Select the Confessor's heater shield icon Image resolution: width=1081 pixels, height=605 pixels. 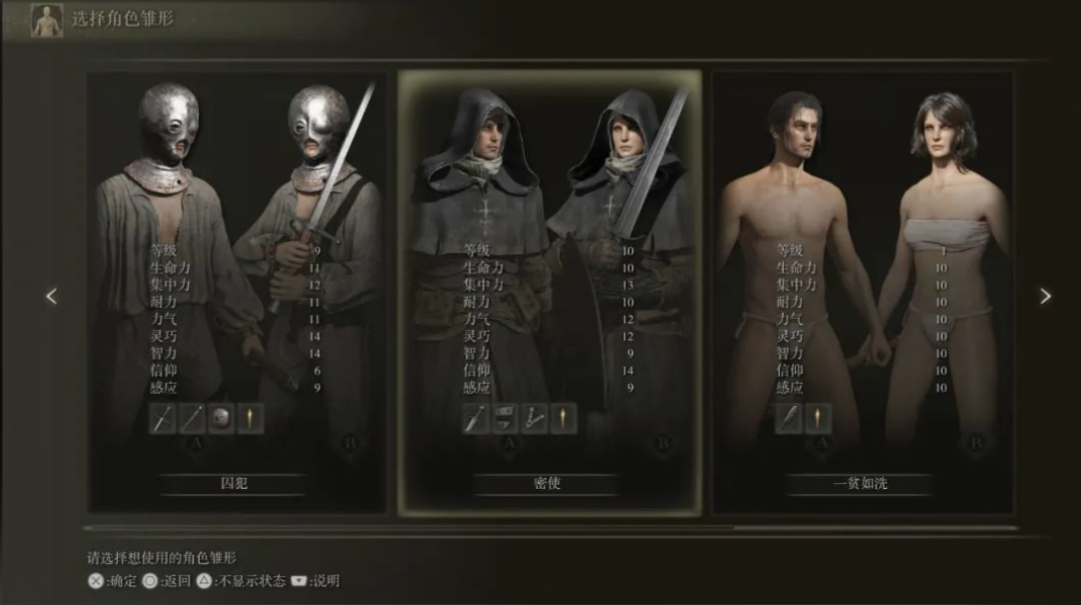pyautogui.click(x=505, y=419)
